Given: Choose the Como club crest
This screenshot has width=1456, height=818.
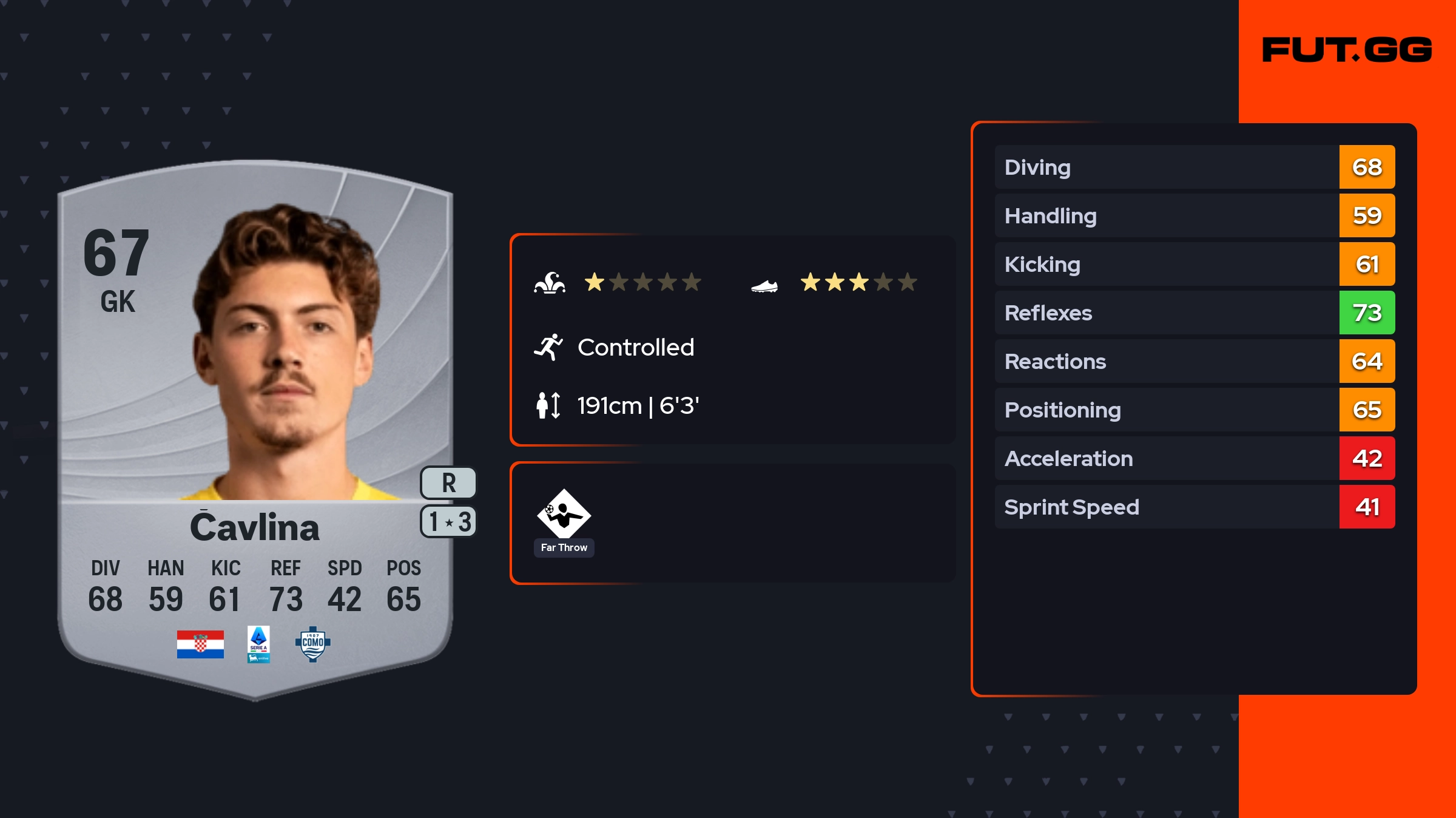Looking at the screenshot, I should point(312,644).
